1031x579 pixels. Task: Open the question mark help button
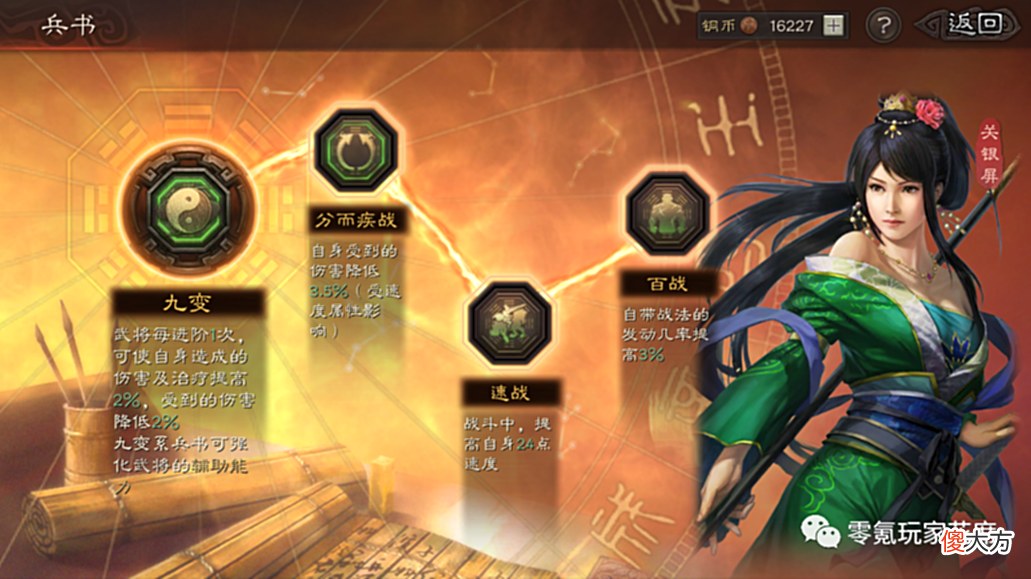(x=882, y=26)
